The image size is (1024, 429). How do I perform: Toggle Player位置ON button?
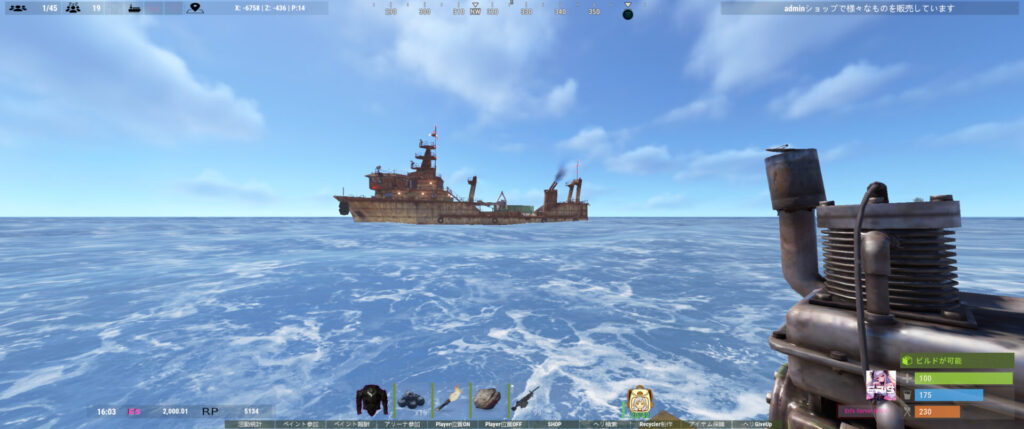click(451, 424)
